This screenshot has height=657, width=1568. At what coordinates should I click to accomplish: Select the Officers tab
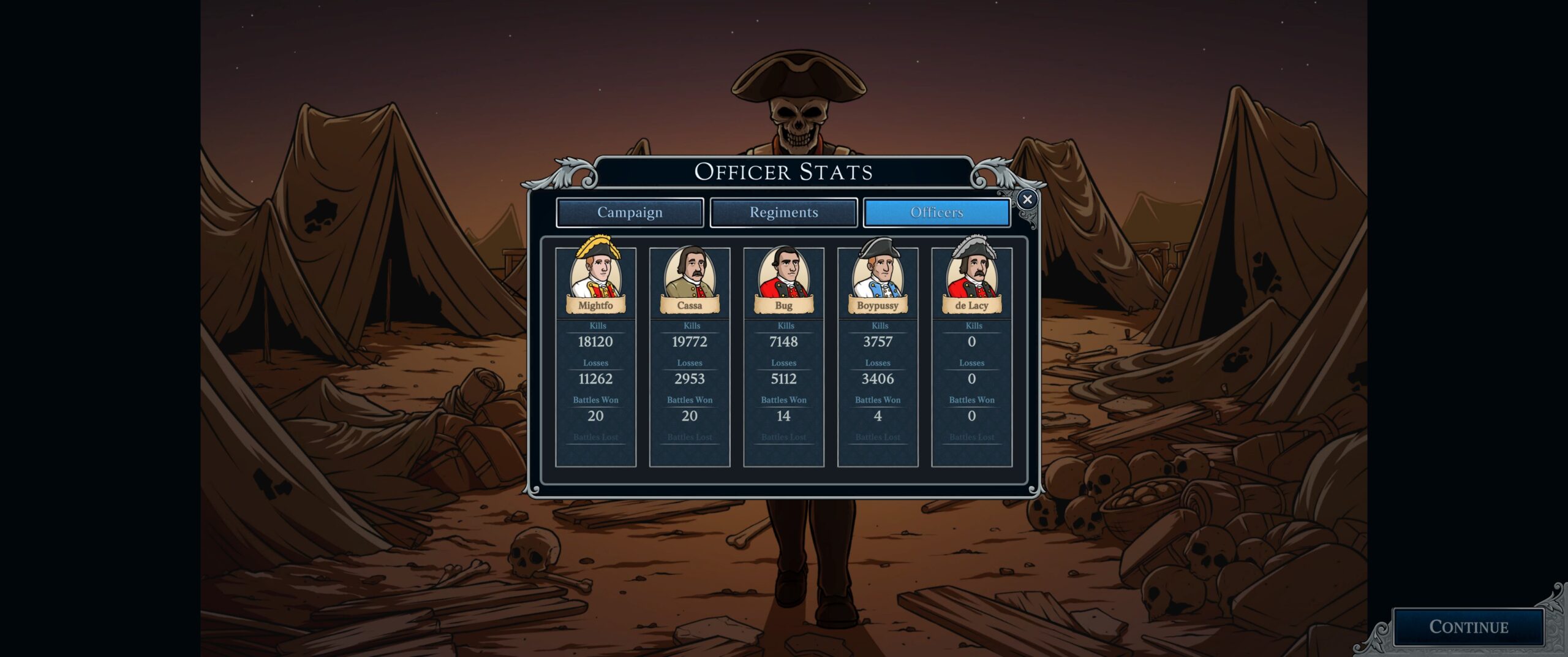click(937, 213)
